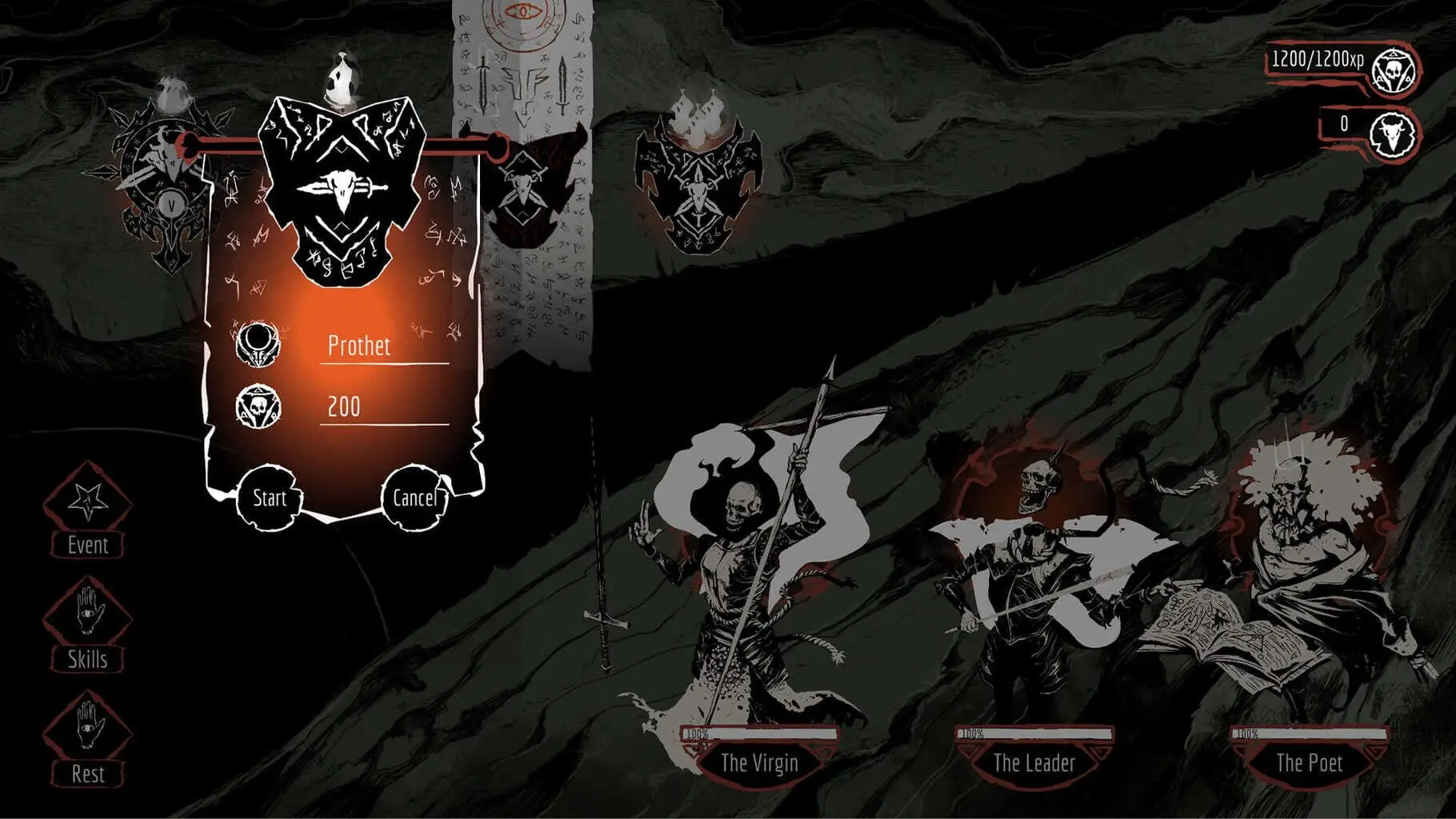Choose the Rest option
Screen dimensions: 1456x819
pos(87,741)
